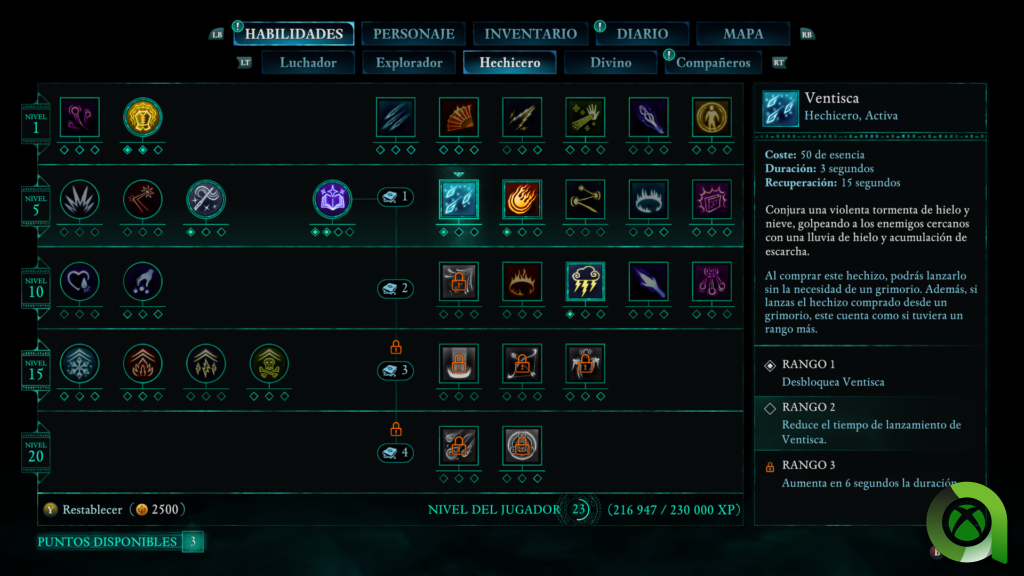Select the storm cloud lightning spell
The height and width of the screenshot is (576, 1024).
pos(585,282)
